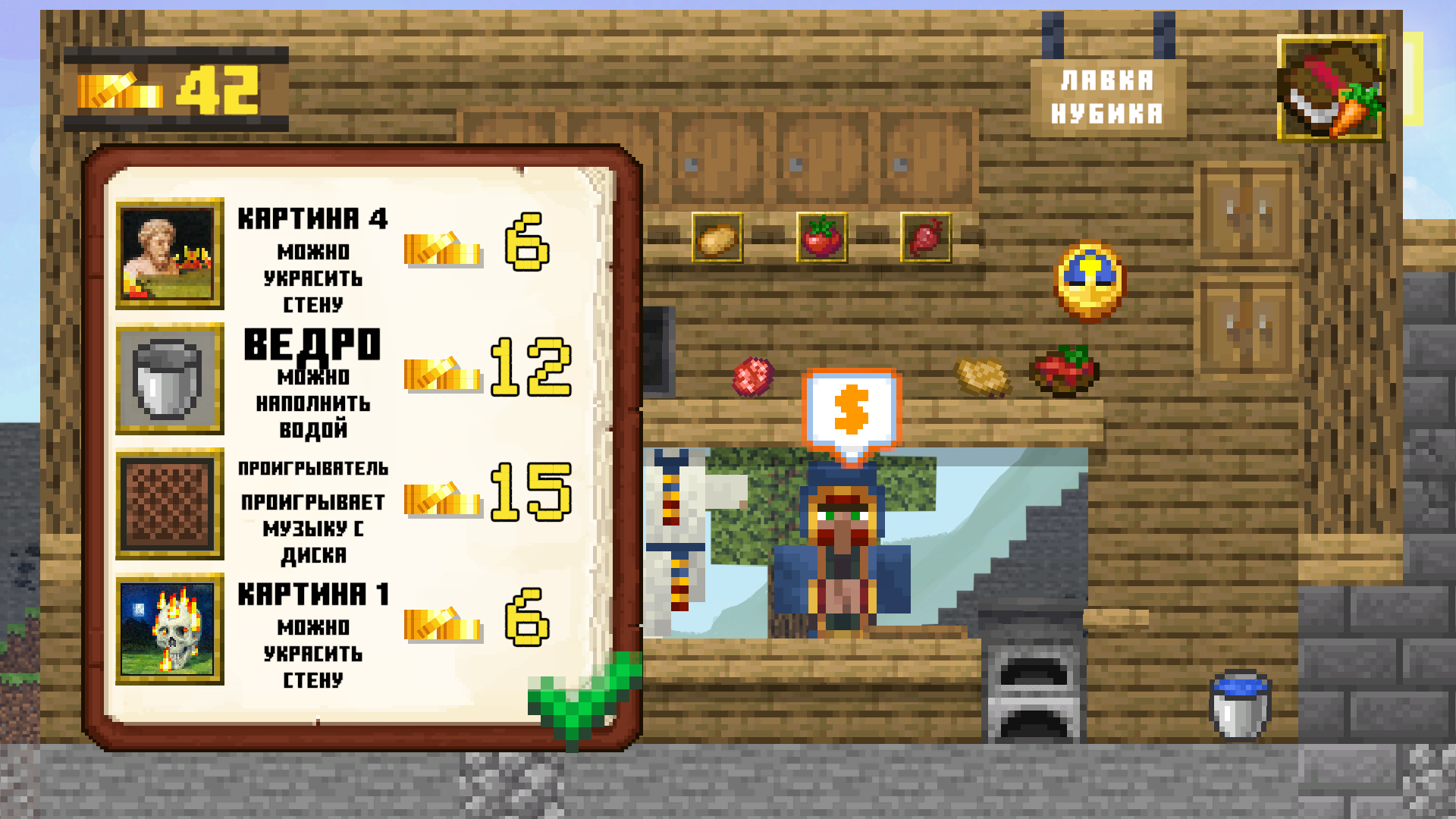Select the Картина 4 painting thumbnail
This screenshot has height=819, width=1456.
(x=169, y=254)
